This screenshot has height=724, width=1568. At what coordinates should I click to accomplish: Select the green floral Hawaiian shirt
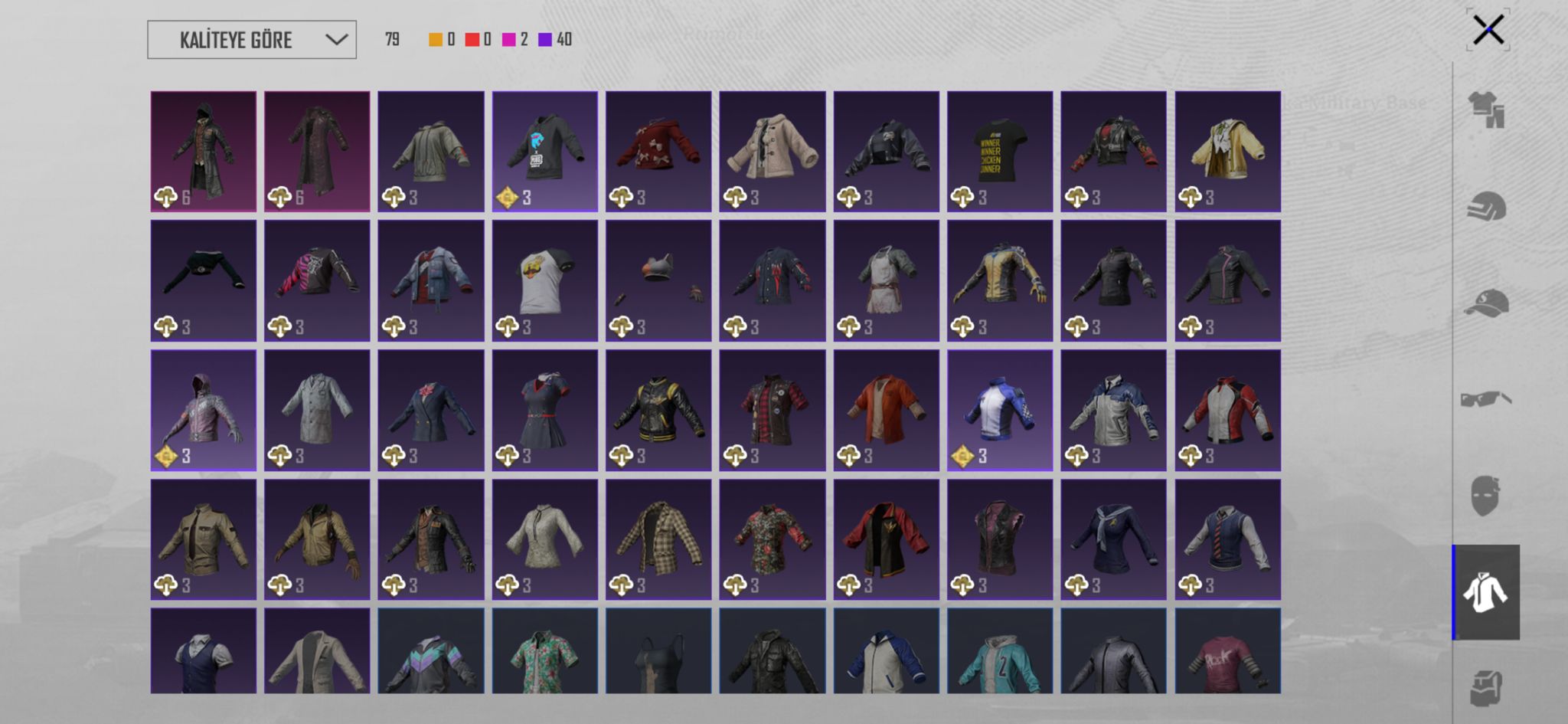pos(544,652)
